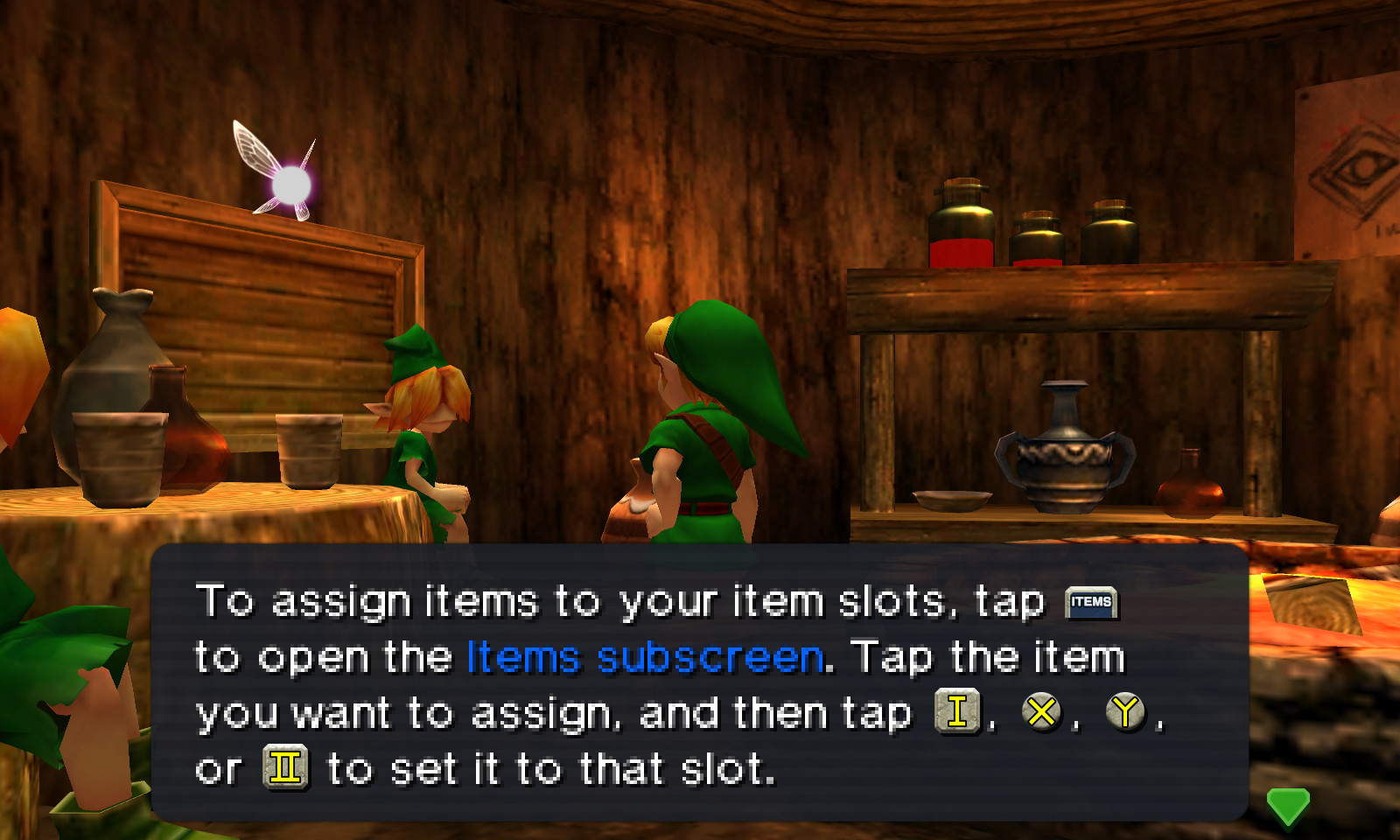Tap the ITEMS icon in the dialog
Screen dimensions: 1400x840
[1092, 602]
